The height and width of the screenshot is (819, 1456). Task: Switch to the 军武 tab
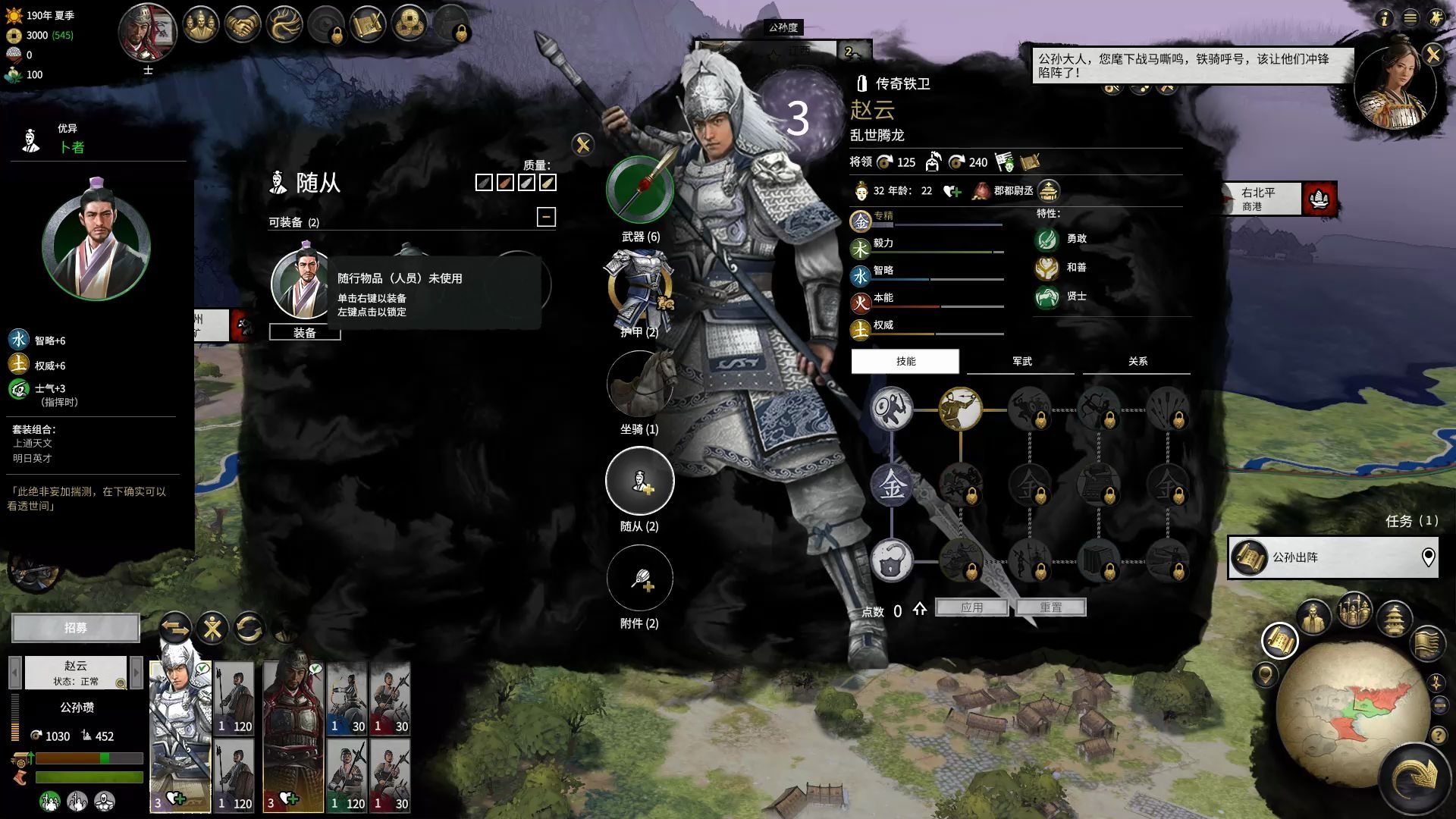1021,361
